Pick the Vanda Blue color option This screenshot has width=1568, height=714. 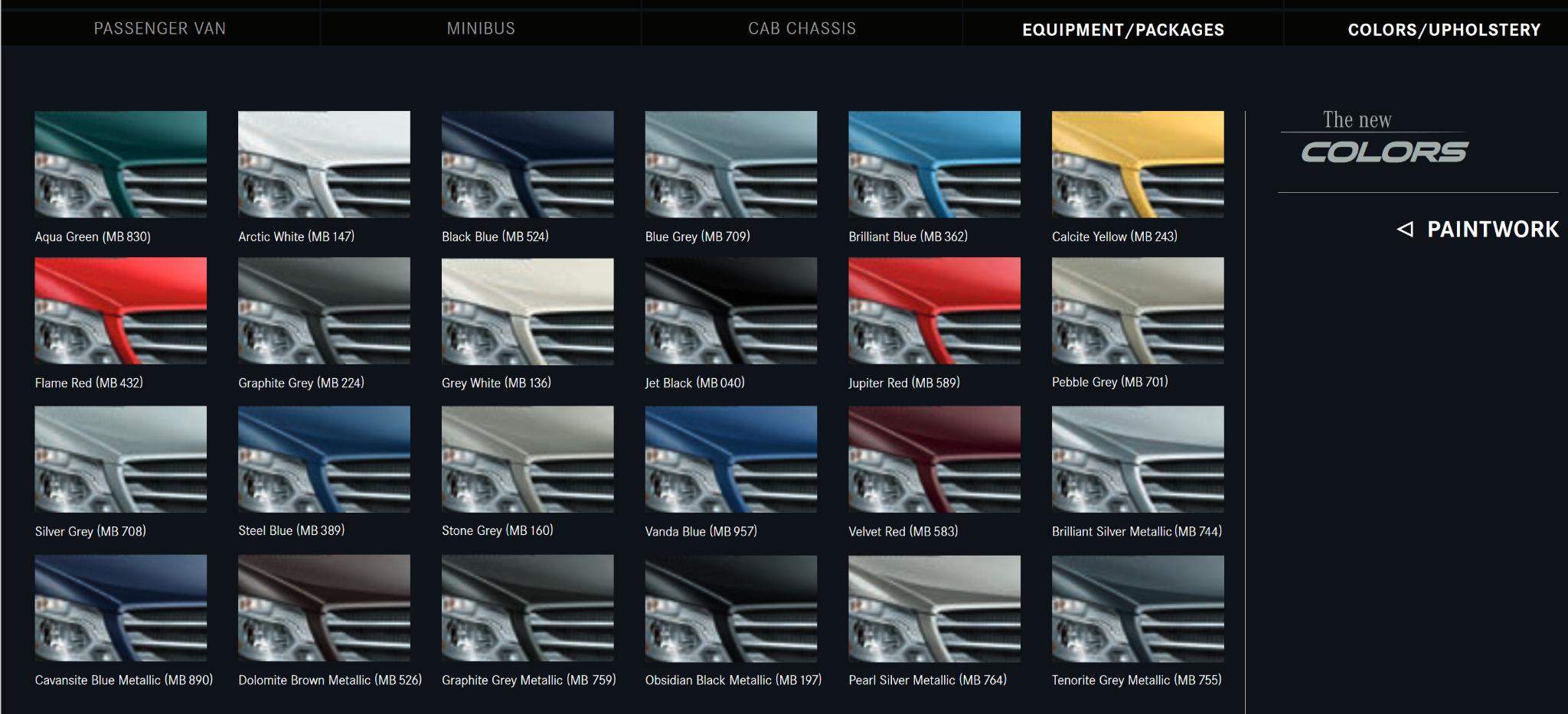pos(731,458)
